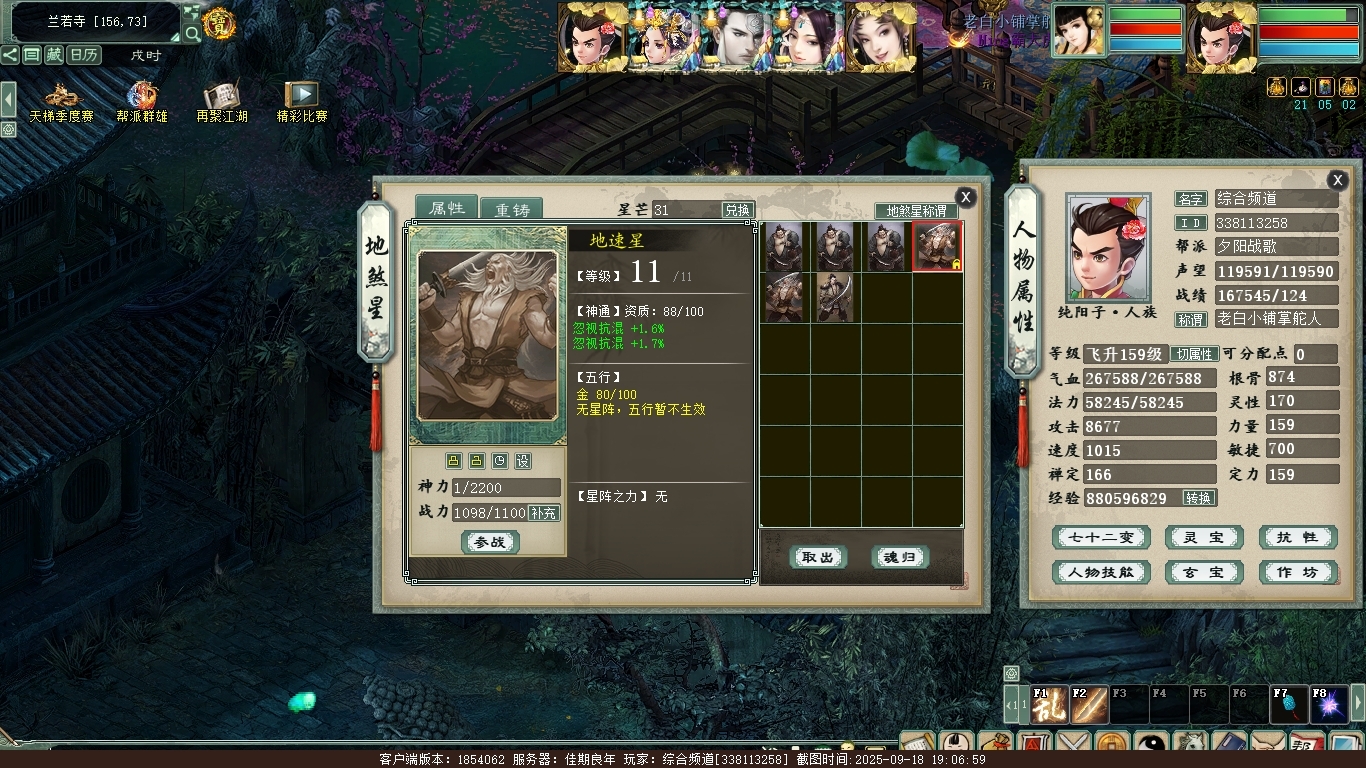Open the 七十二变 menu

[1101, 537]
